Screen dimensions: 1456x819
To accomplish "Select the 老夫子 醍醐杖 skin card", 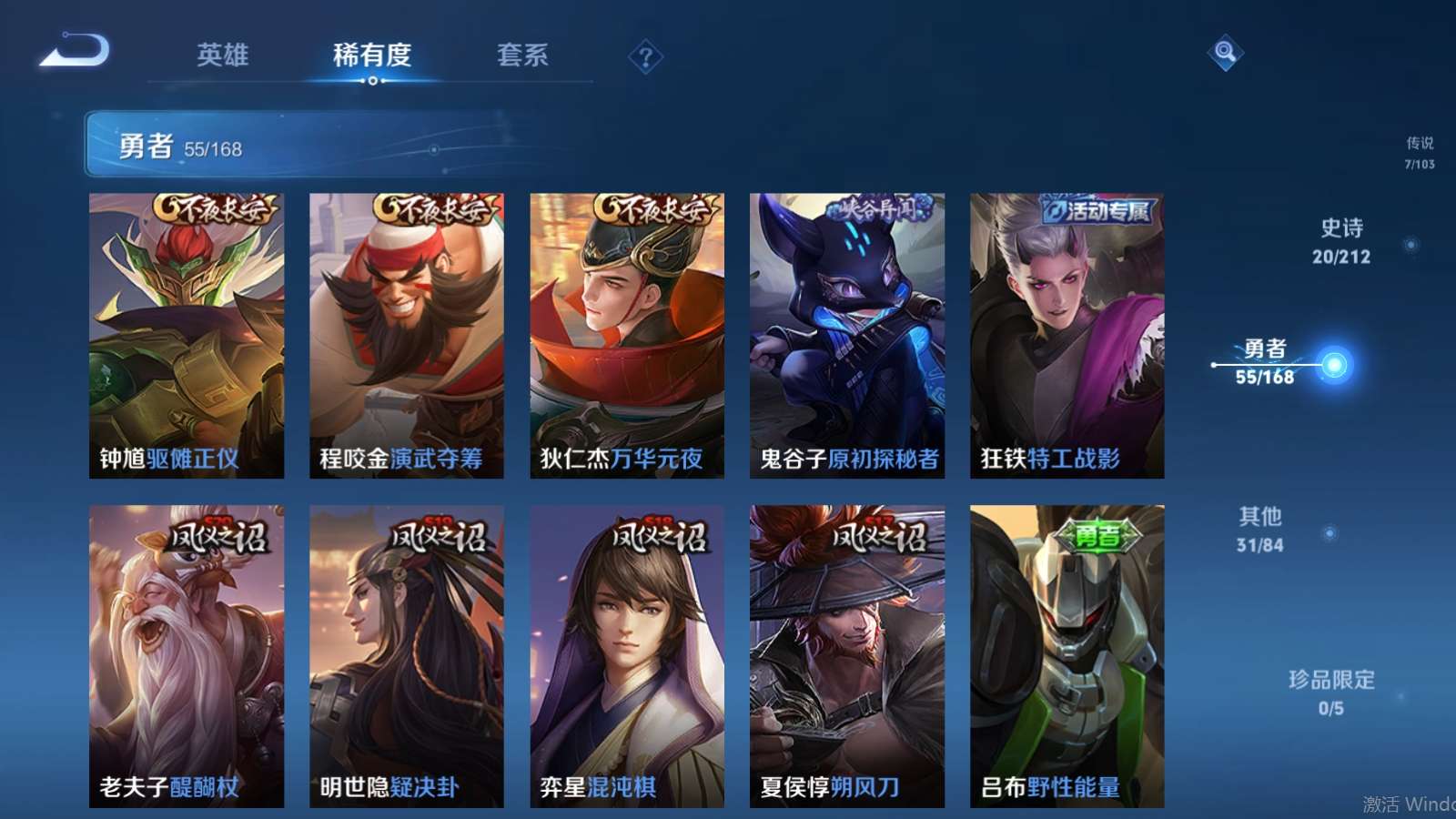I will [187, 655].
